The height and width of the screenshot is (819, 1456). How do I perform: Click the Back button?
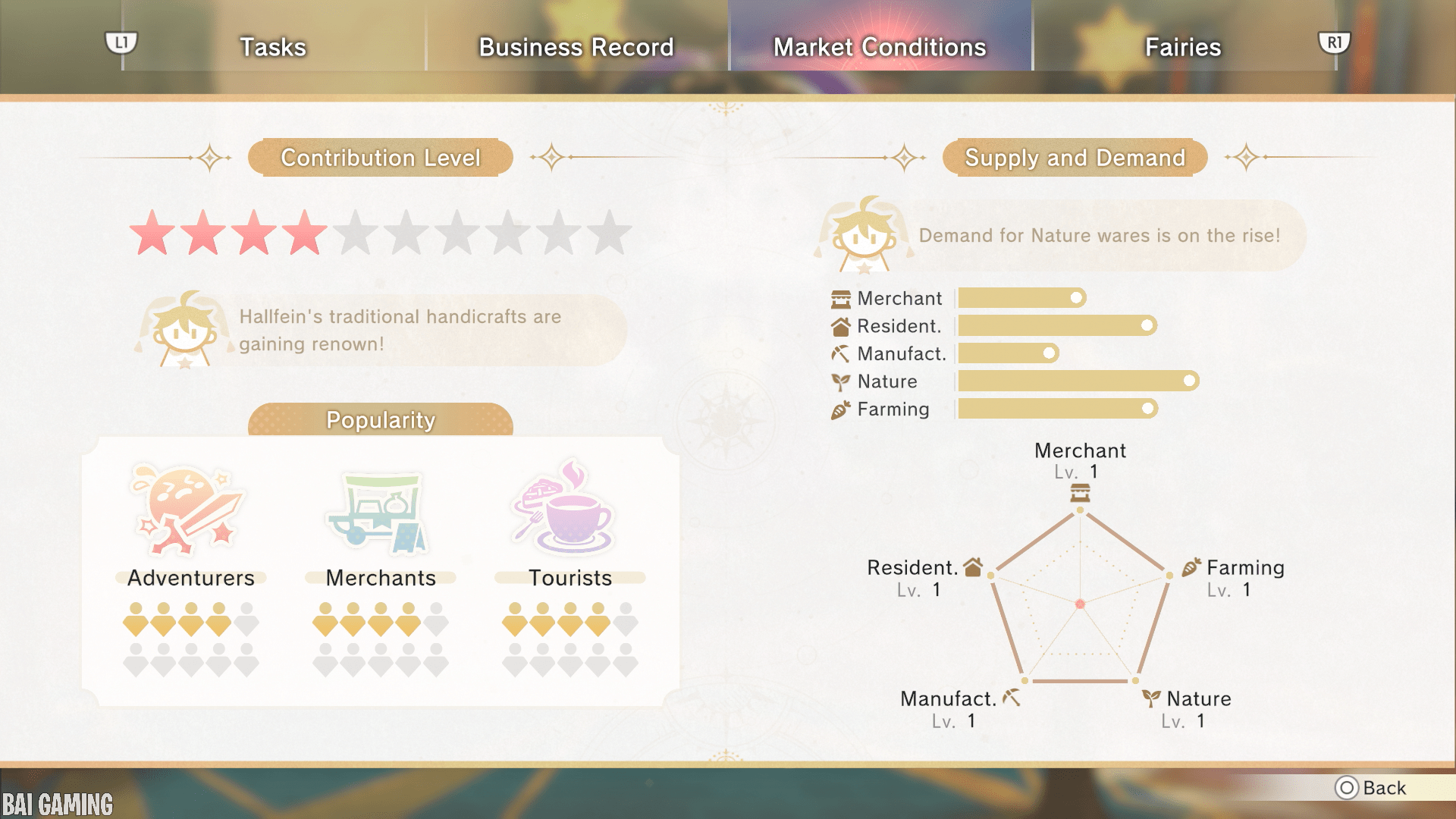point(1371,788)
